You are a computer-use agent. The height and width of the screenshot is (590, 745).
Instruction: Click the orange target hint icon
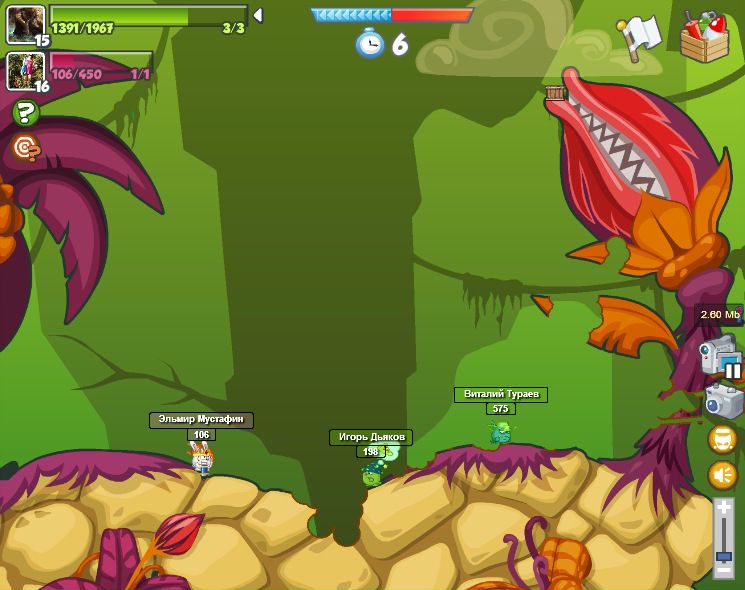25,149
